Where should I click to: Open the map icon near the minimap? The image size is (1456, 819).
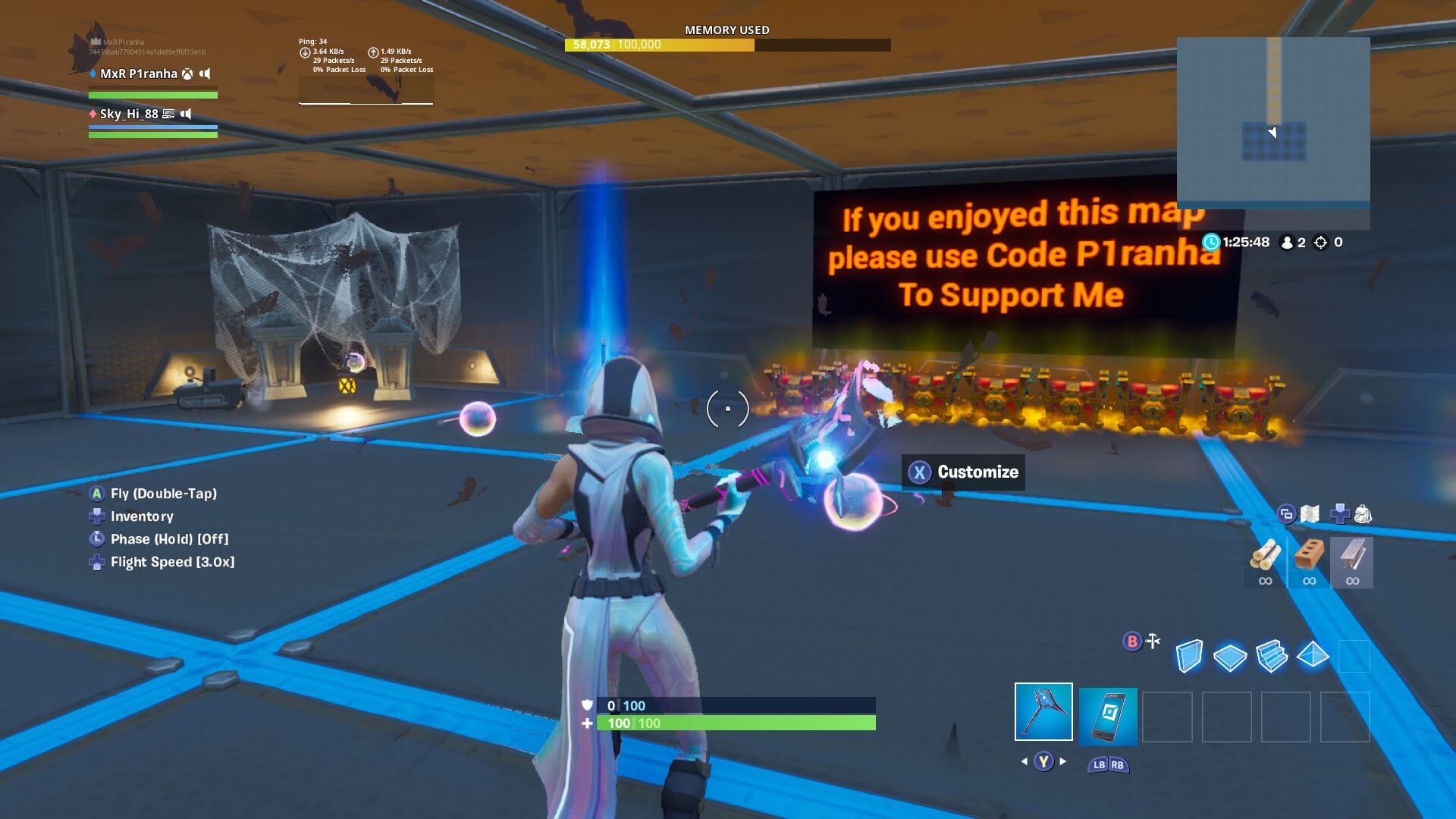coord(1310,513)
